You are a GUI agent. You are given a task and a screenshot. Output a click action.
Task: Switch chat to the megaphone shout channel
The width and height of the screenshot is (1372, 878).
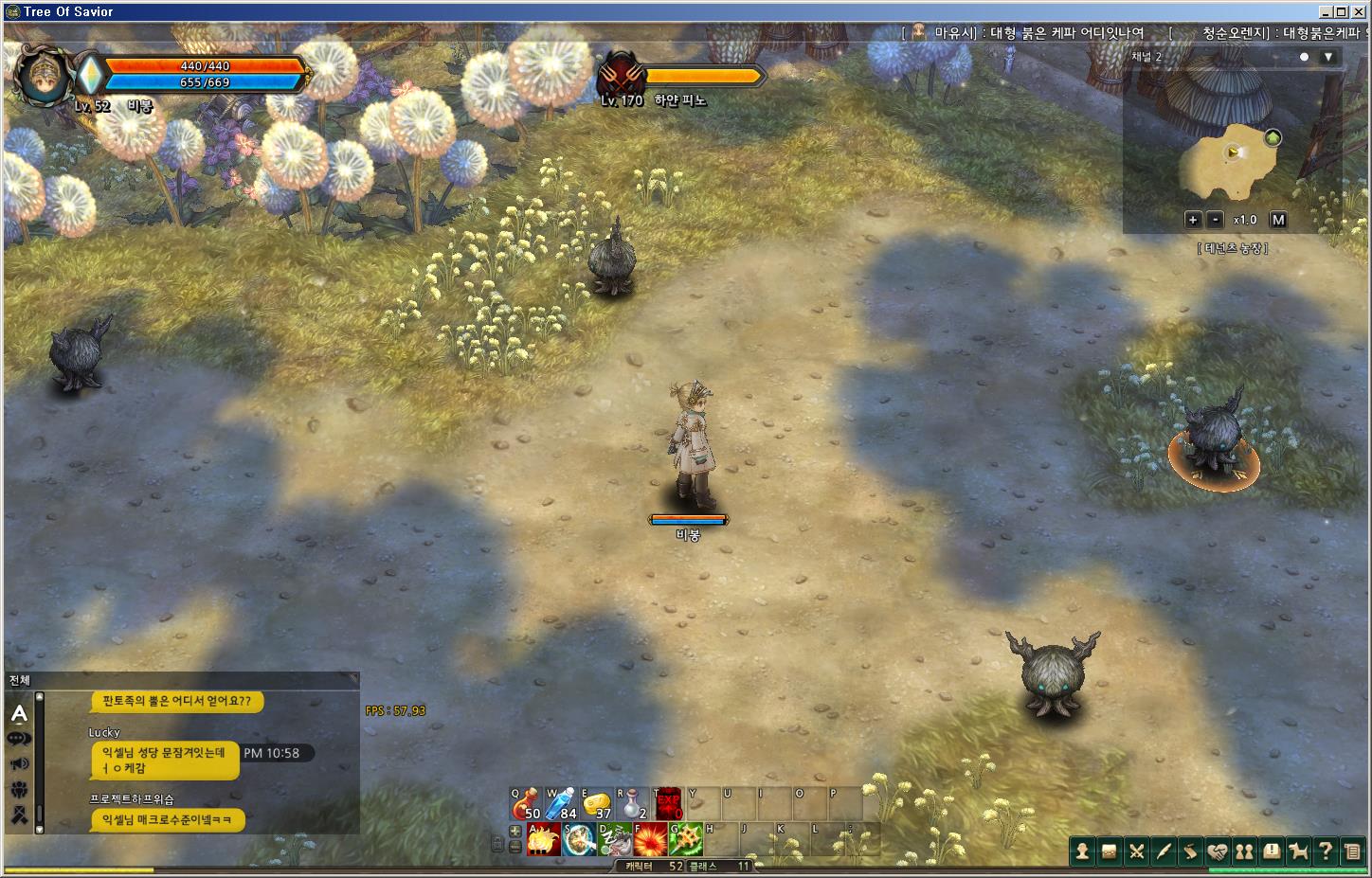tap(19, 763)
